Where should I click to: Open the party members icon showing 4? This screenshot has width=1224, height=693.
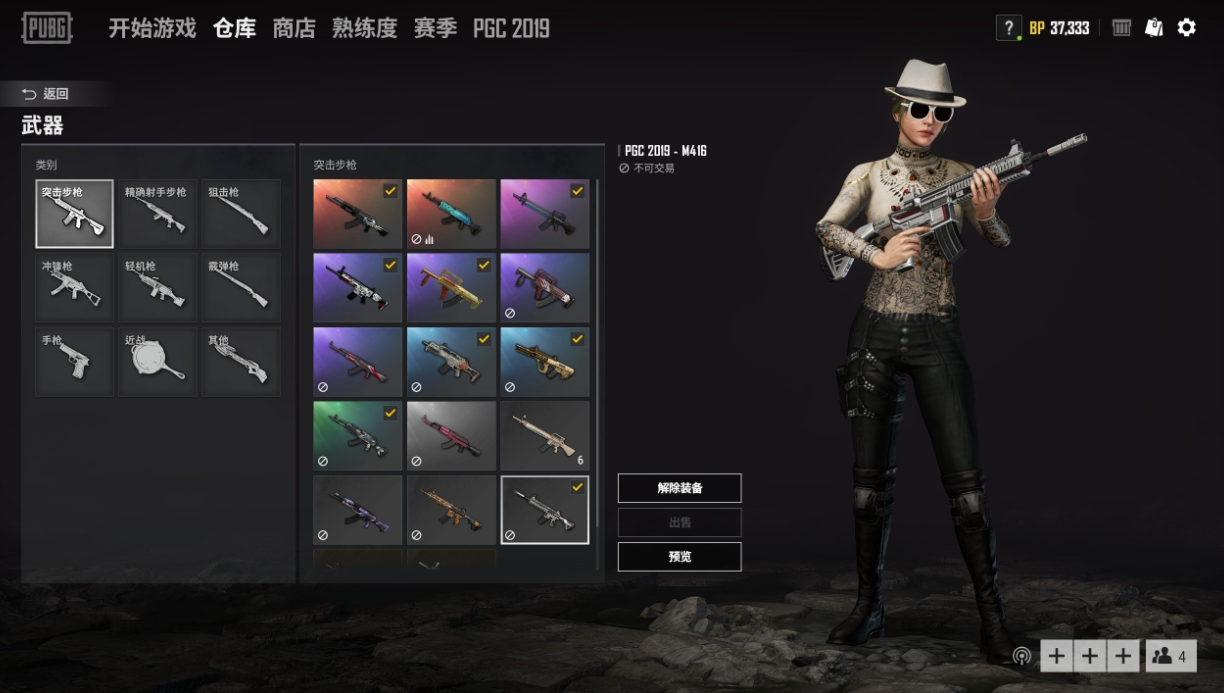(x=1170, y=656)
